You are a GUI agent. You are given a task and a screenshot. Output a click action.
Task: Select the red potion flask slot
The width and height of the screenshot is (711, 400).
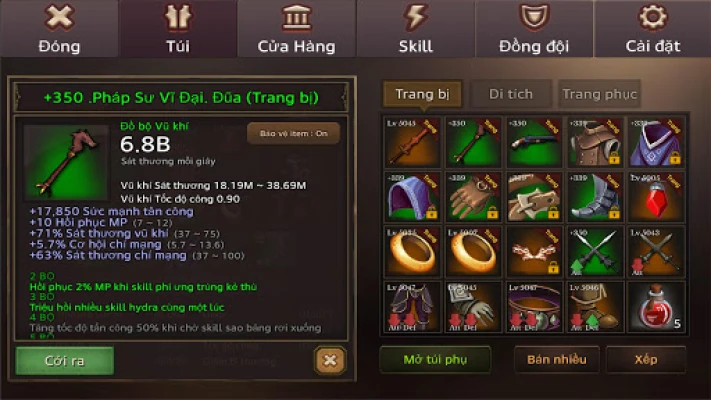pyautogui.click(x=656, y=307)
